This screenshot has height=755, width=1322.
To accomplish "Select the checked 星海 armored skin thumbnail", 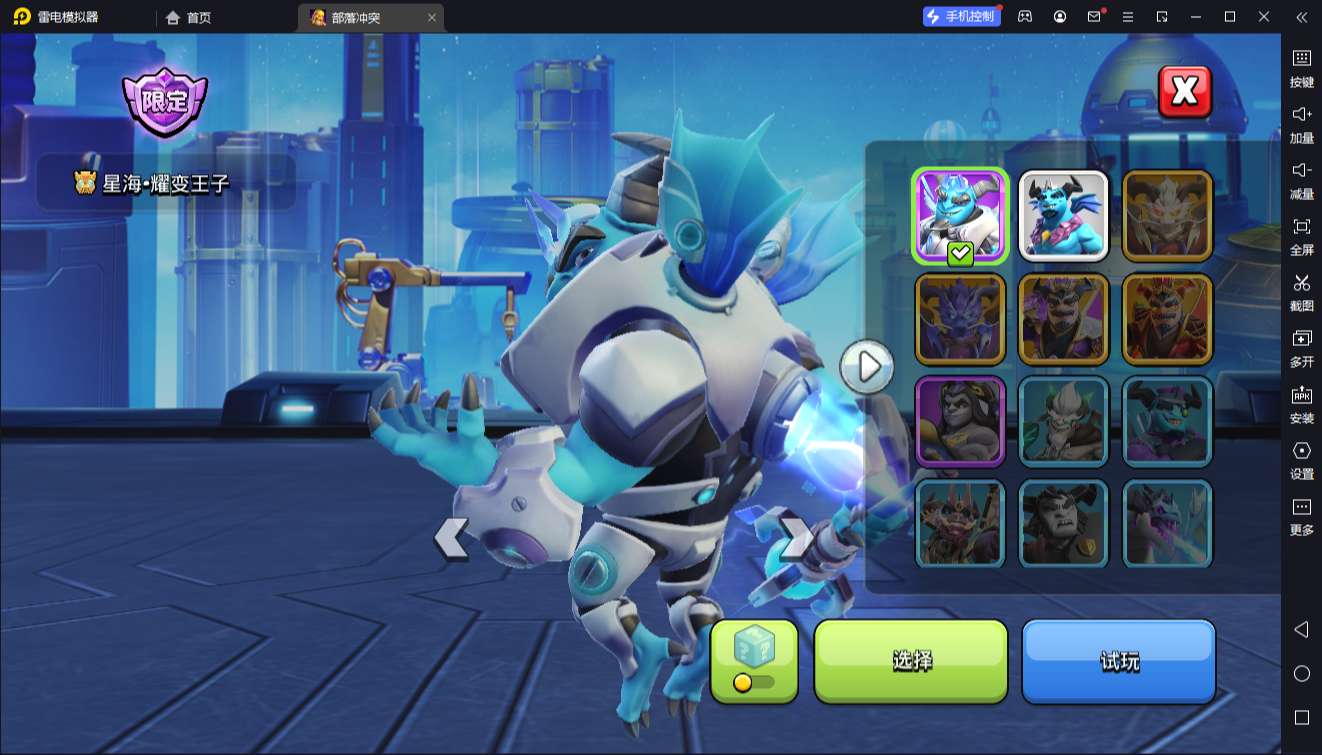I will pyautogui.click(x=960, y=216).
